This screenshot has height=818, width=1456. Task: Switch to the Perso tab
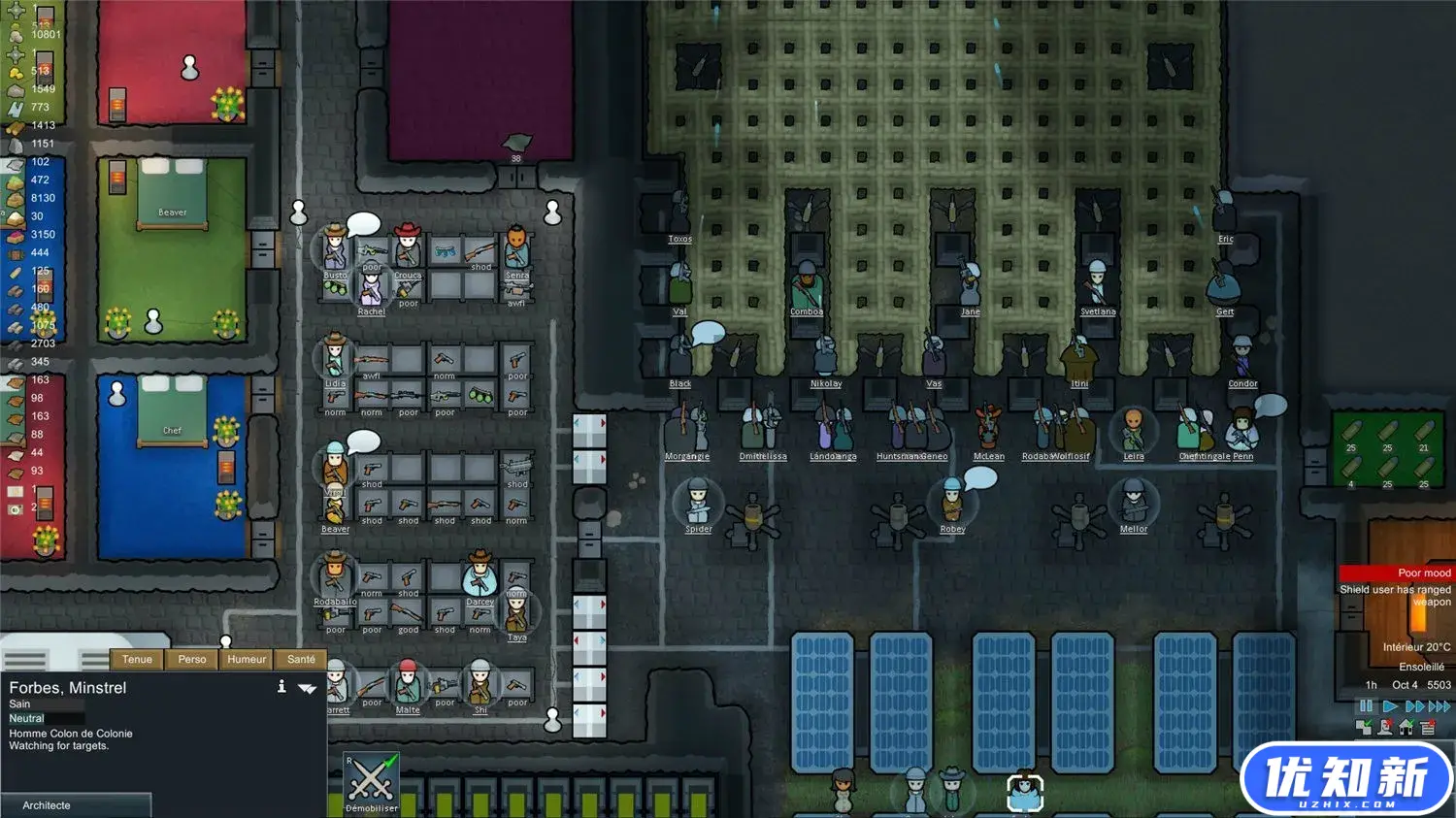(192, 659)
